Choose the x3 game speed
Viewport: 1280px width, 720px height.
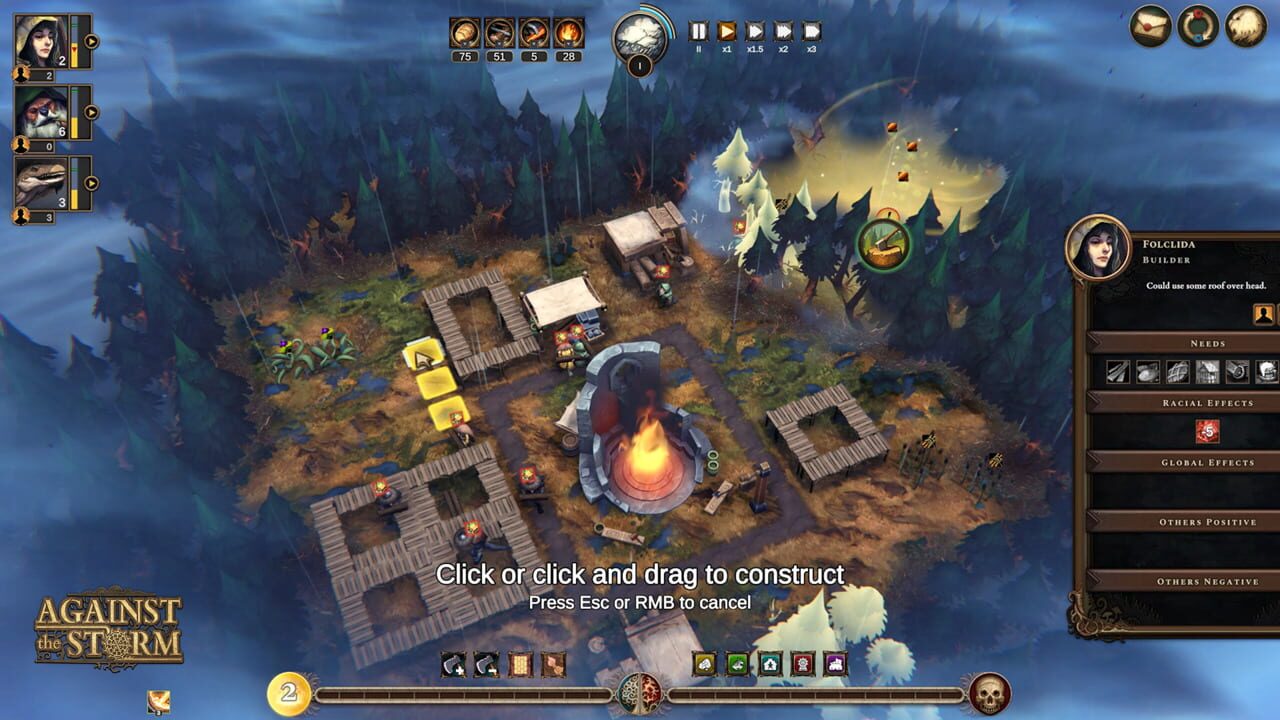coord(811,31)
